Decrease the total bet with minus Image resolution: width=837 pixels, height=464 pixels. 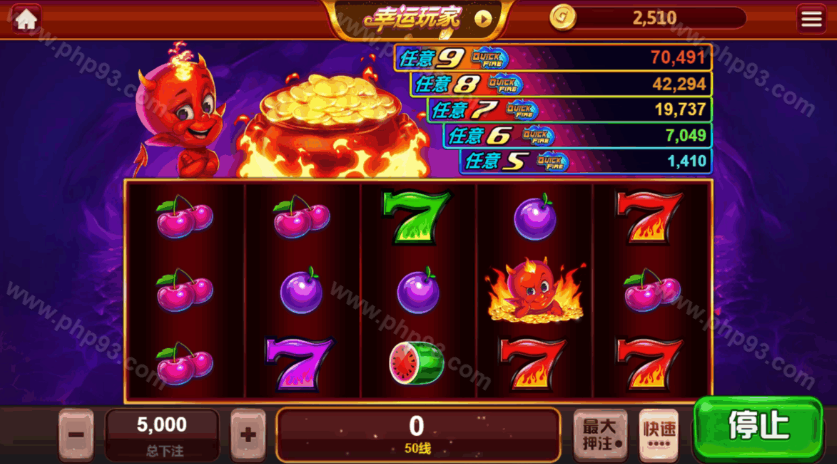tap(77, 435)
